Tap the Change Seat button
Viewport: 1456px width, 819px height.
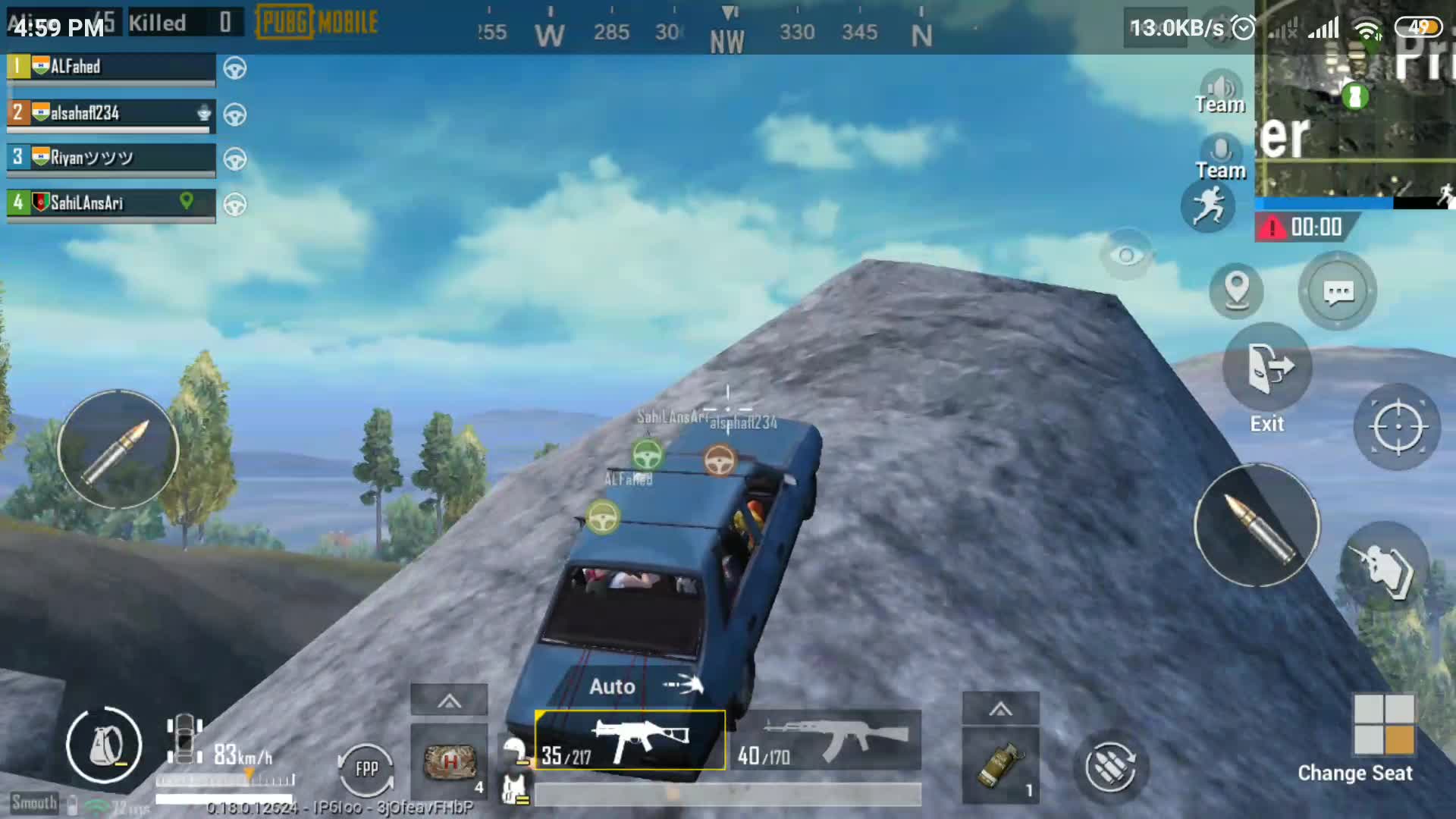[1383, 726]
